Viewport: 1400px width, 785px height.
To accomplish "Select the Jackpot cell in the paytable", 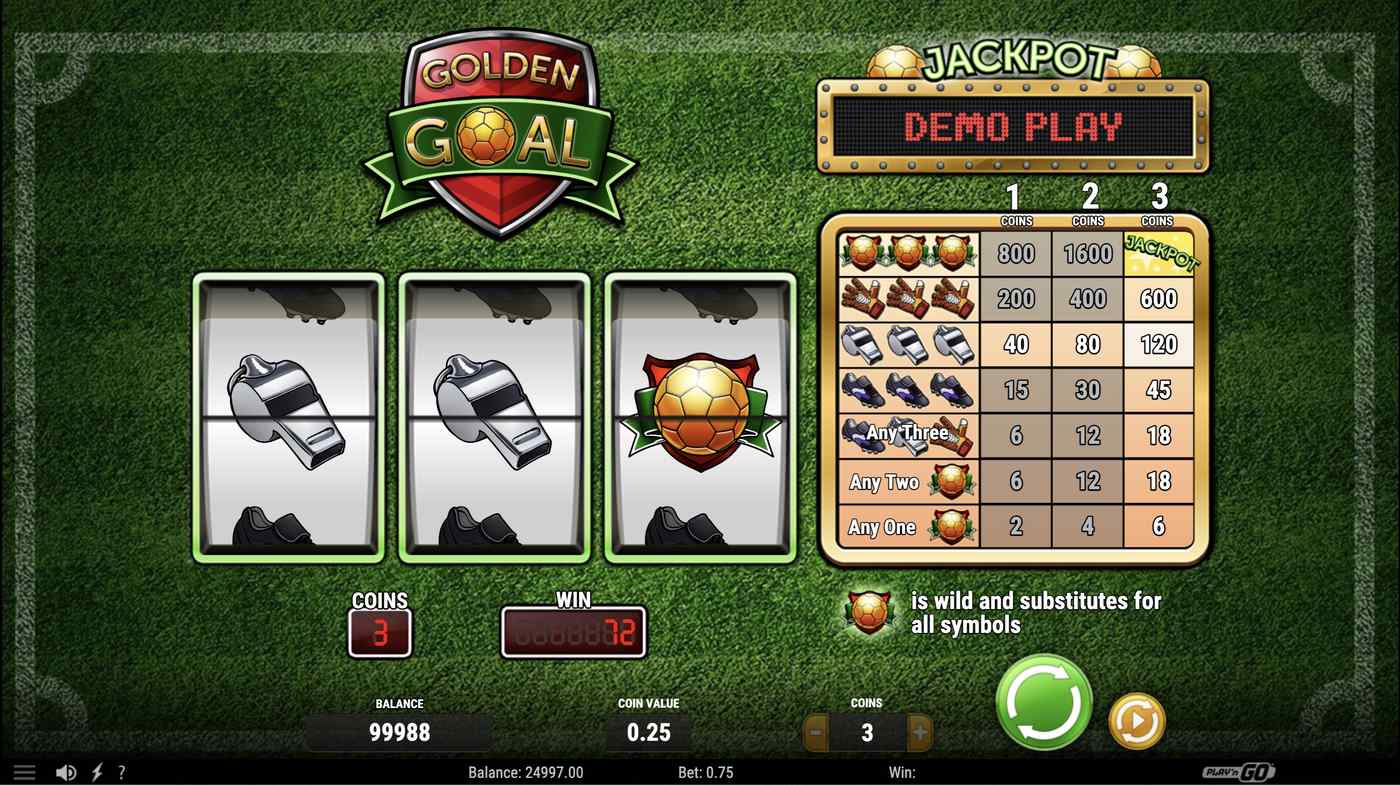I will [x=1160, y=253].
